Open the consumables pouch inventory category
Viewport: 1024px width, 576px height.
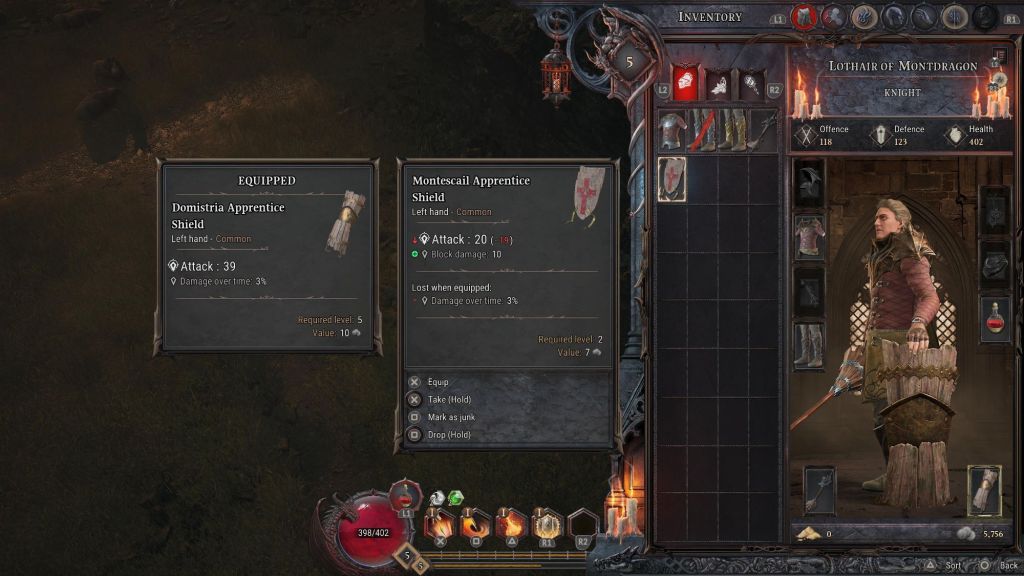[x=717, y=84]
